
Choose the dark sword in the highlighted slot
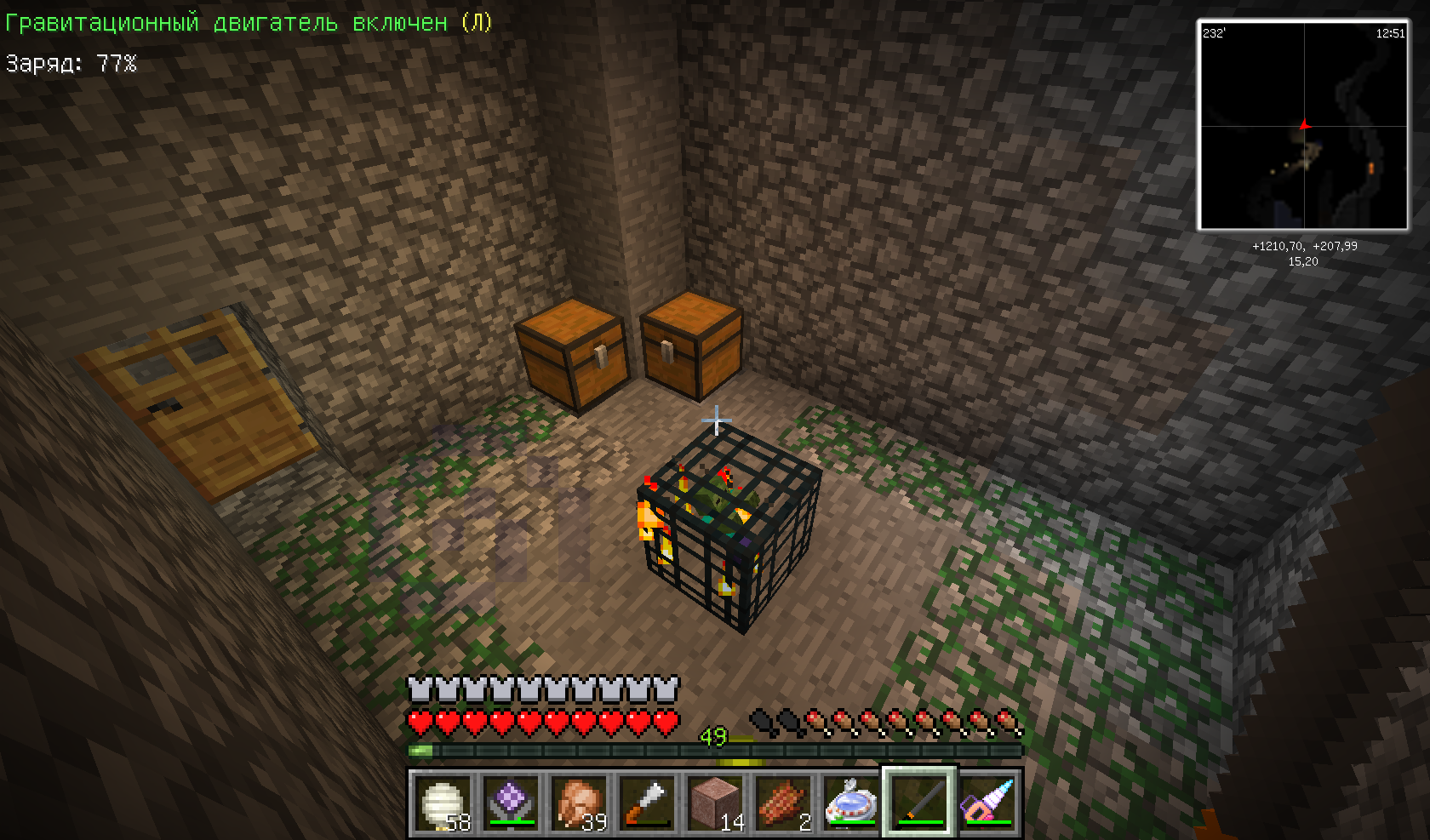coord(919,803)
